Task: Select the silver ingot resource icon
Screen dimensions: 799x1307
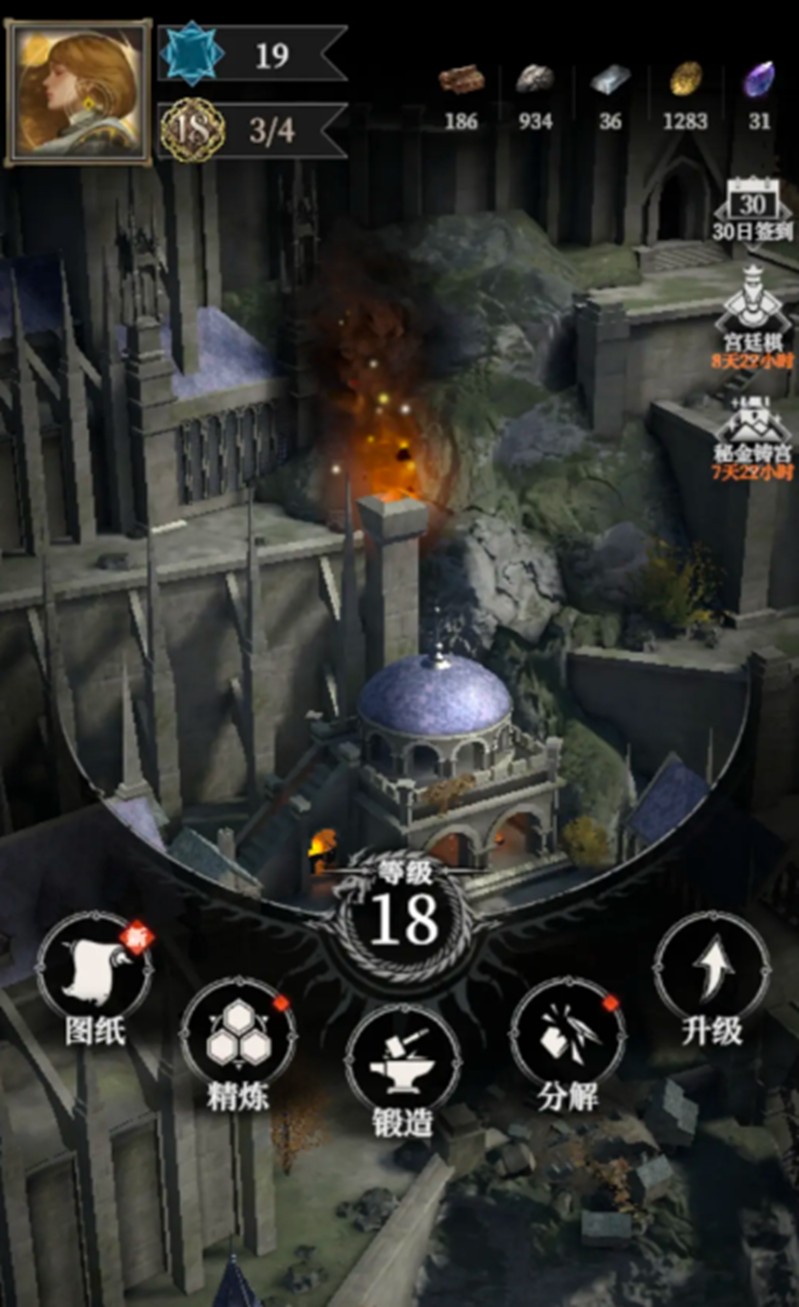Action: [610, 80]
